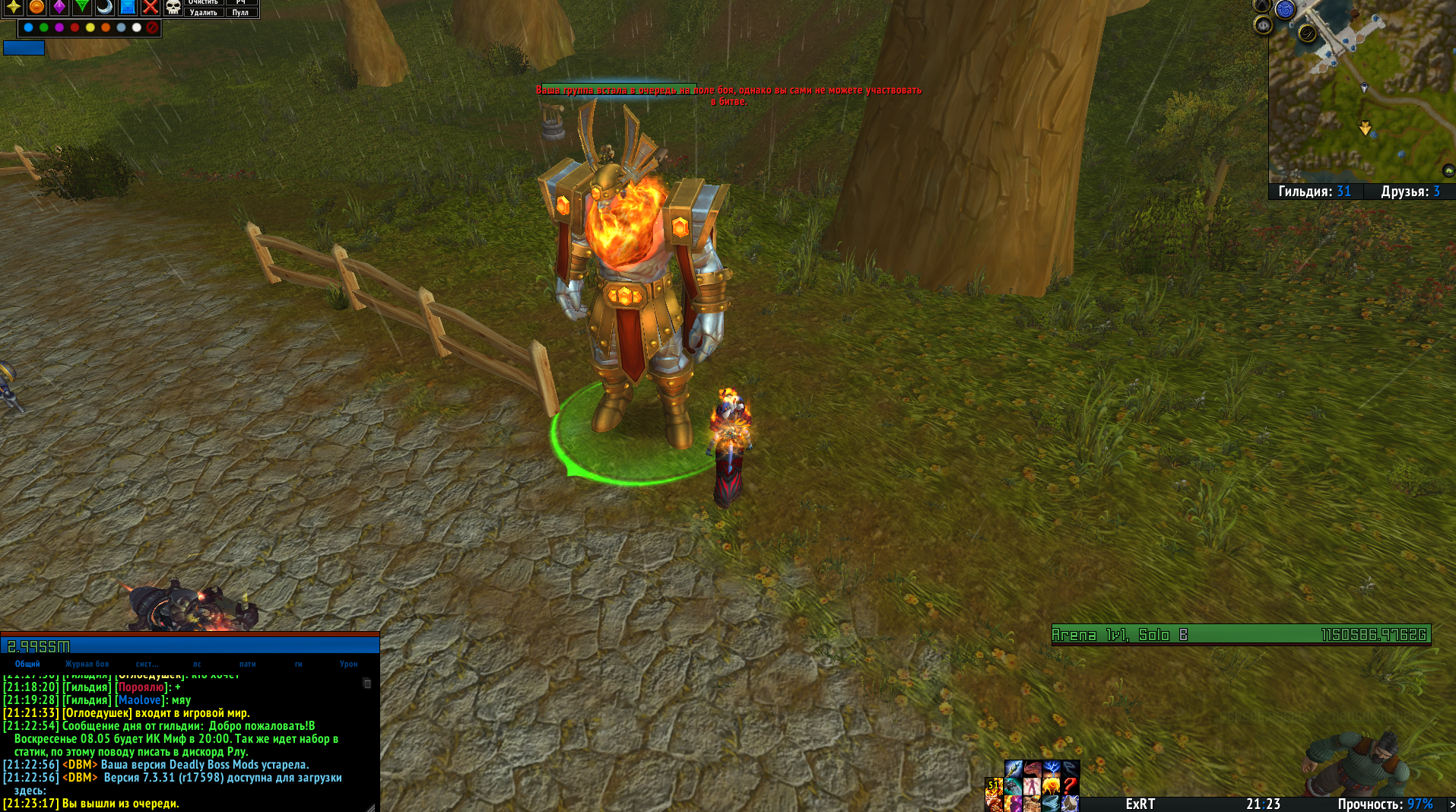
Task: Choose the blue square raid marker
Action: 128,8
